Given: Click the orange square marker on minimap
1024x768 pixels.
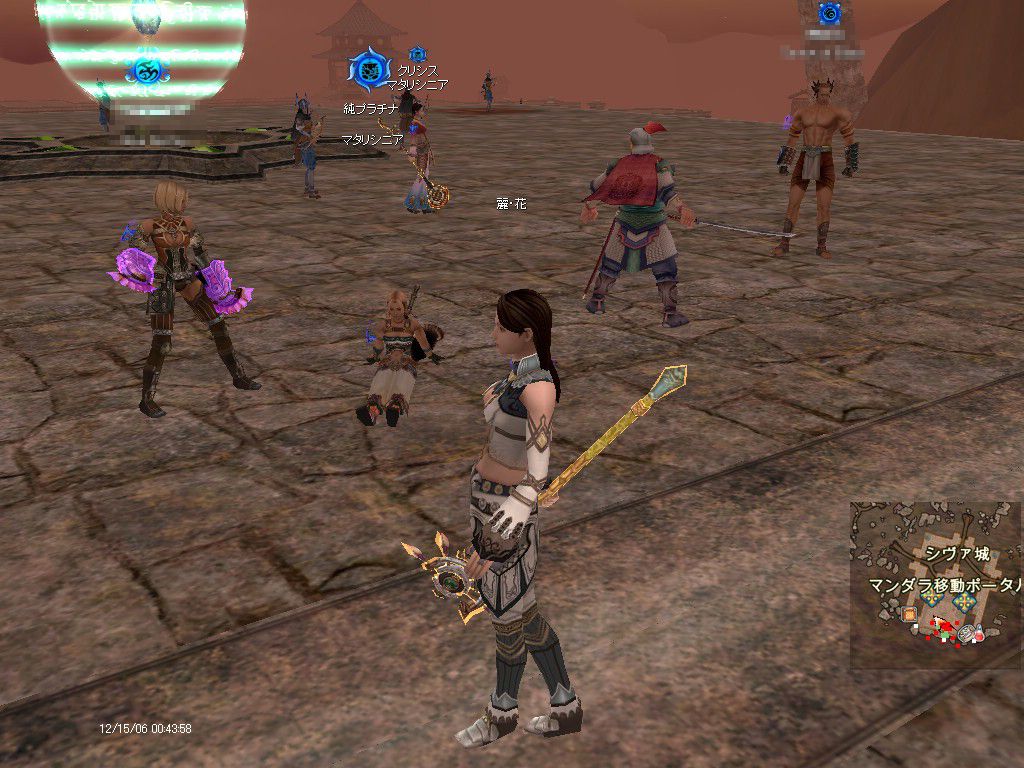Looking at the screenshot, I should pyautogui.click(x=909, y=615).
